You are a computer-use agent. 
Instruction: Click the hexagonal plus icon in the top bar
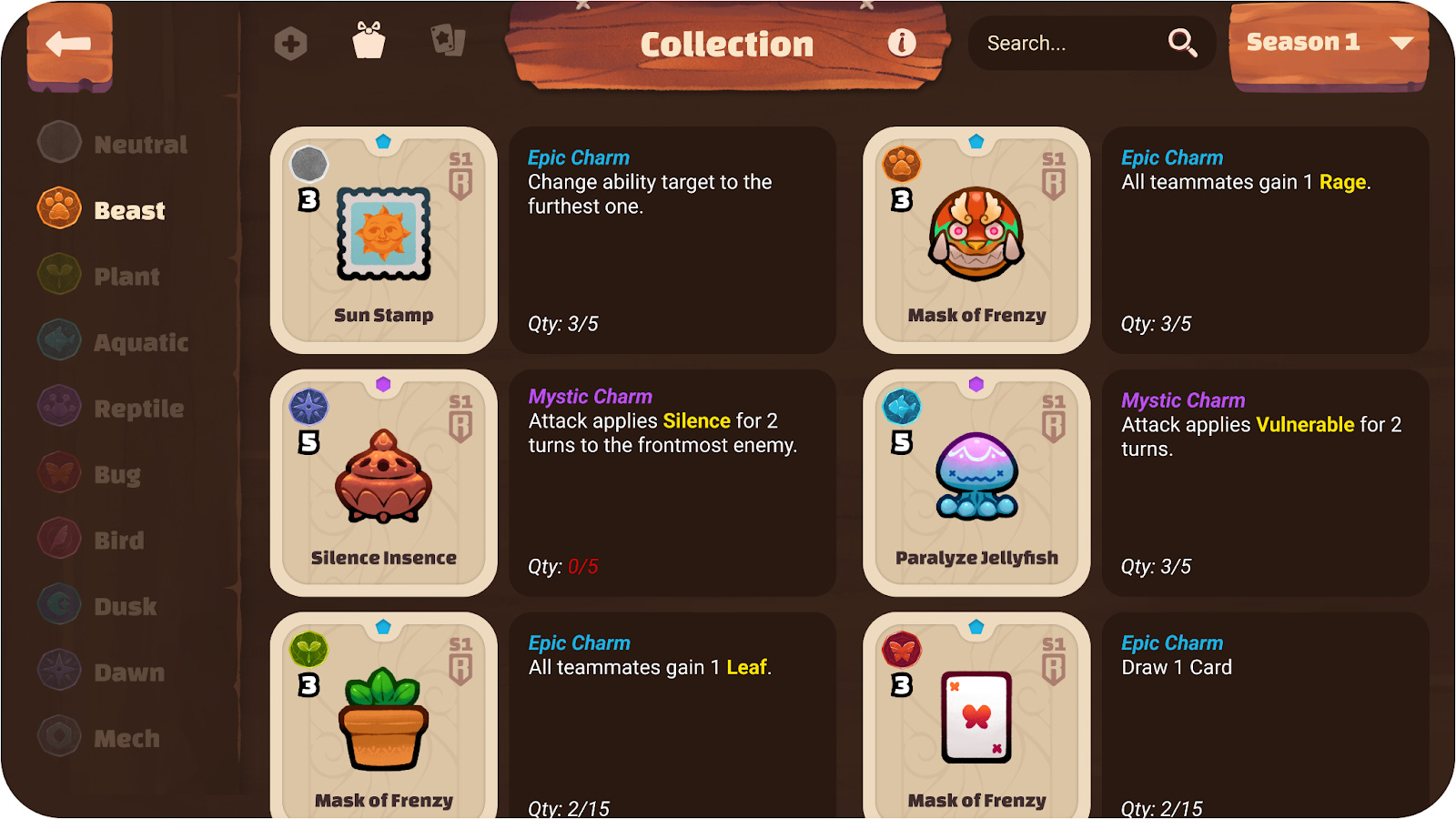tap(292, 41)
